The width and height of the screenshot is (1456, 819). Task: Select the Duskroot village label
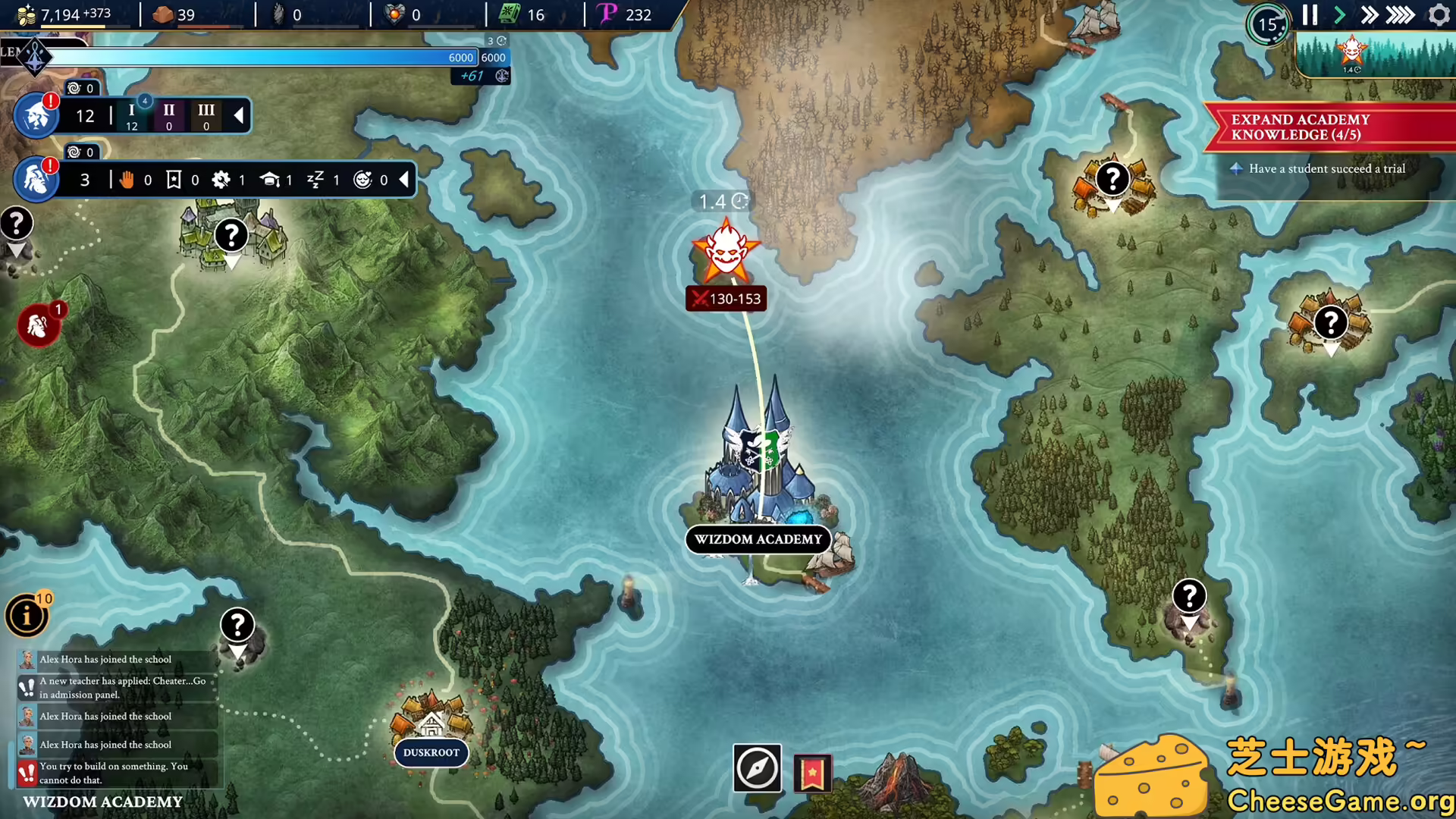[431, 752]
